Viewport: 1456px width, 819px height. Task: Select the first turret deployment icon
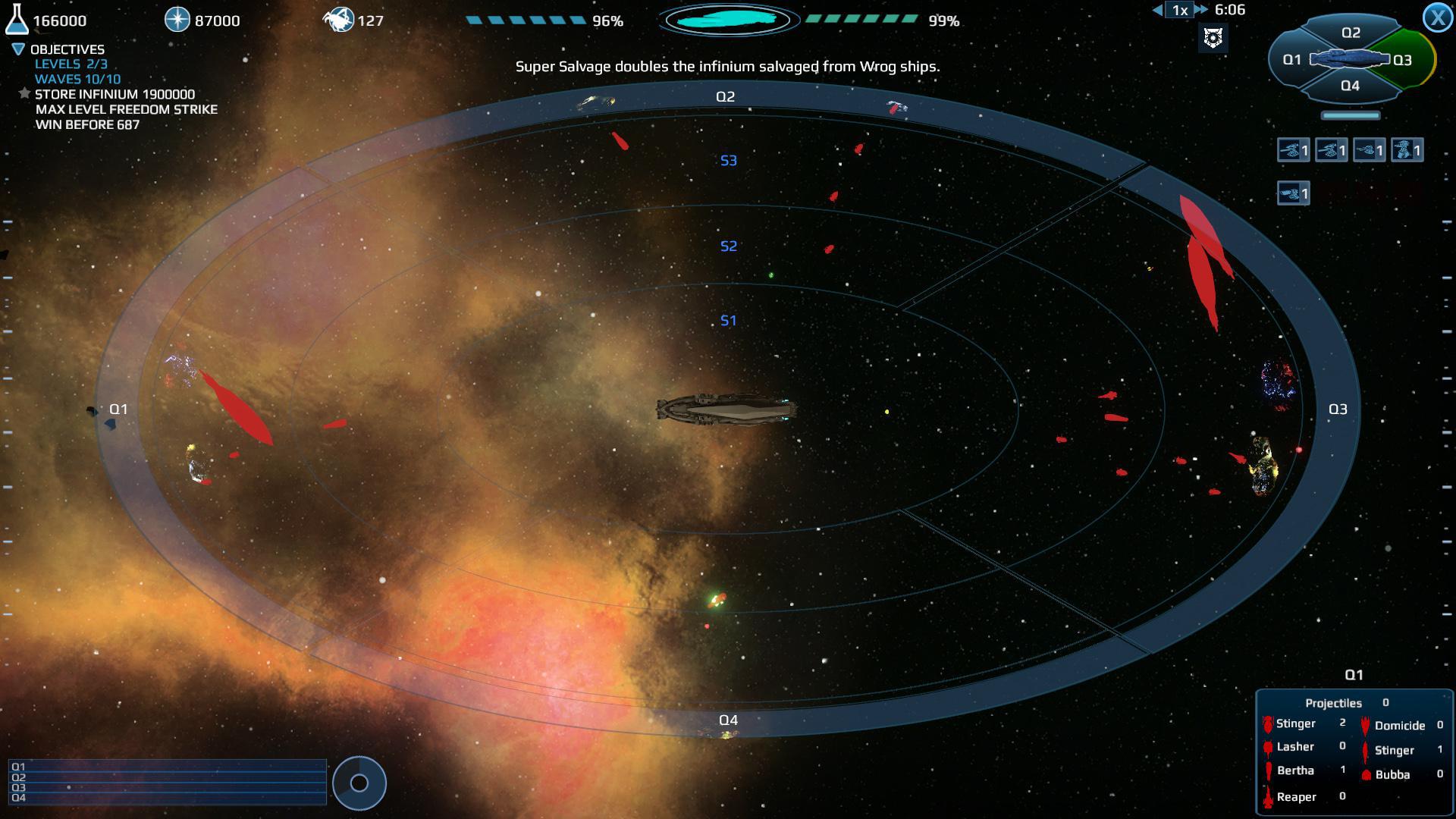click(1294, 150)
